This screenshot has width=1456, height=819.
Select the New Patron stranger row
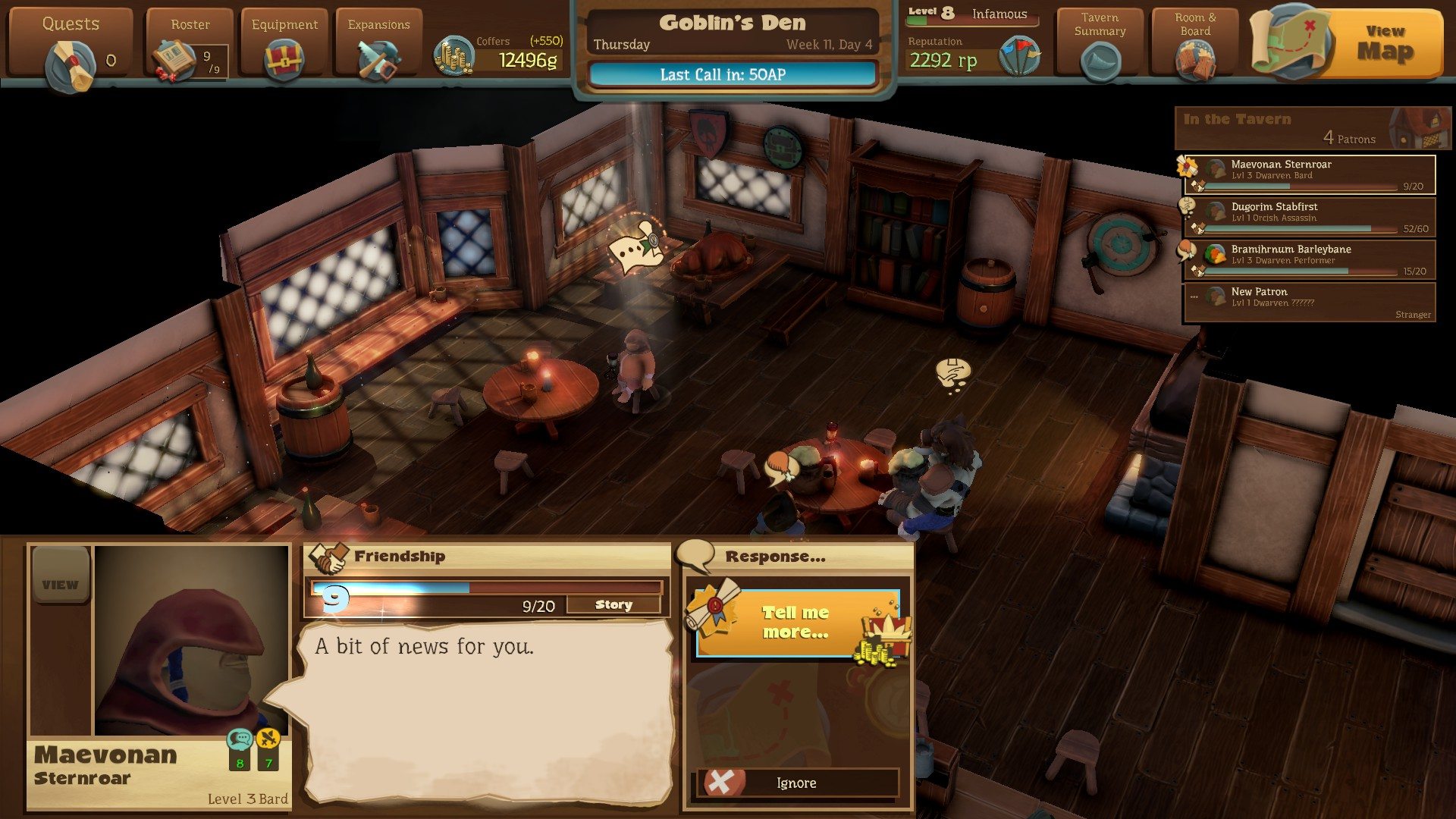click(1310, 302)
